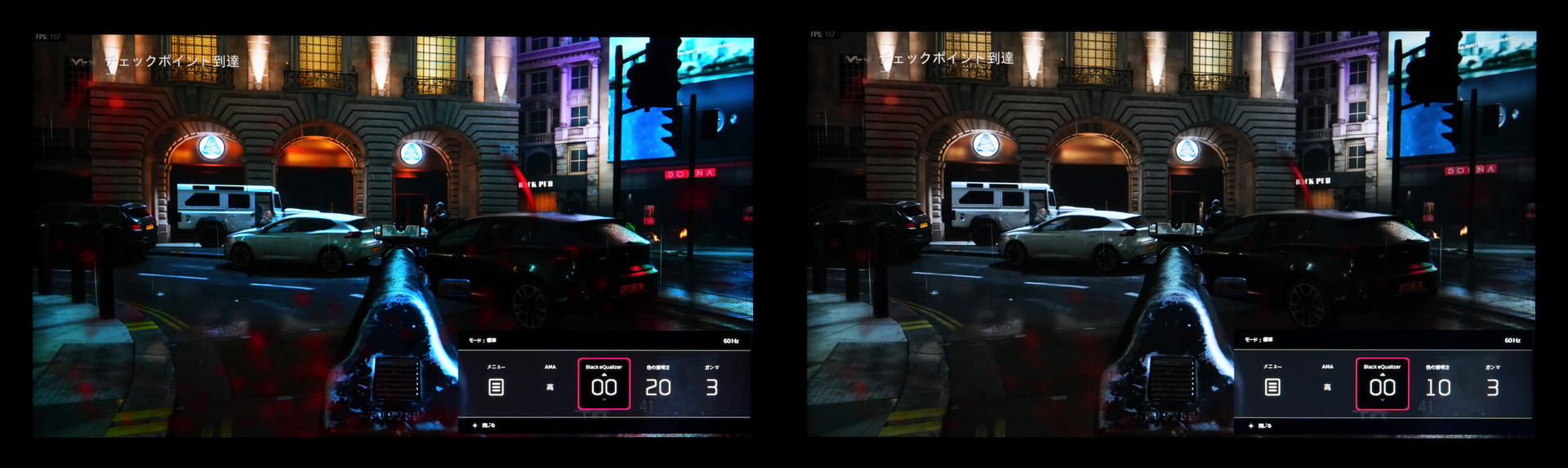The height and width of the screenshot is (468, 1568).
Task: Pick the ガンマ setting next to vibrance 10
Action: pos(1492,386)
